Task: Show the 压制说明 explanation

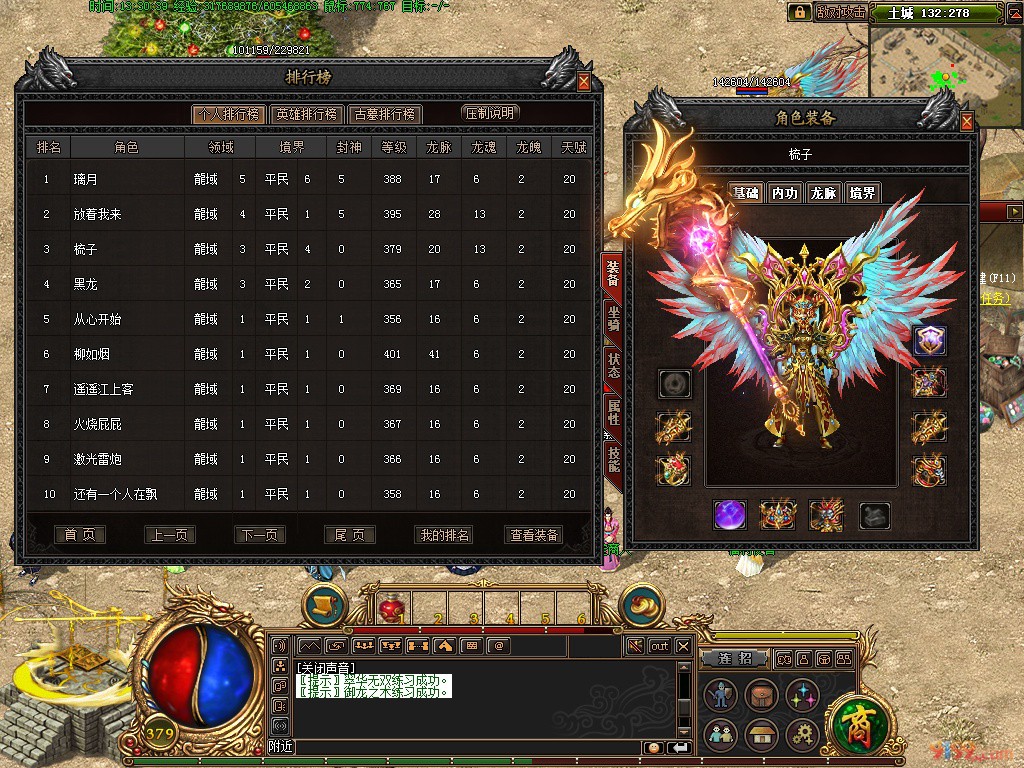Action: pyautogui.click(x=490, y=113)
